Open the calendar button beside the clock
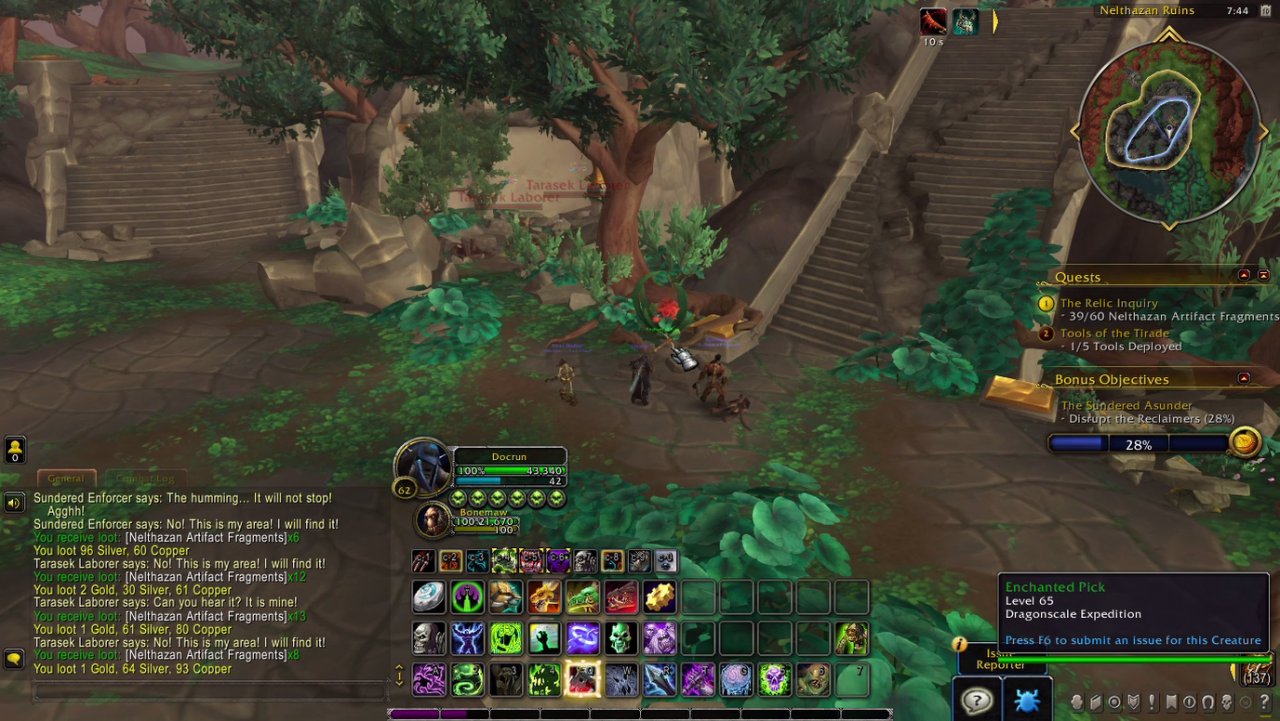 1265,10
